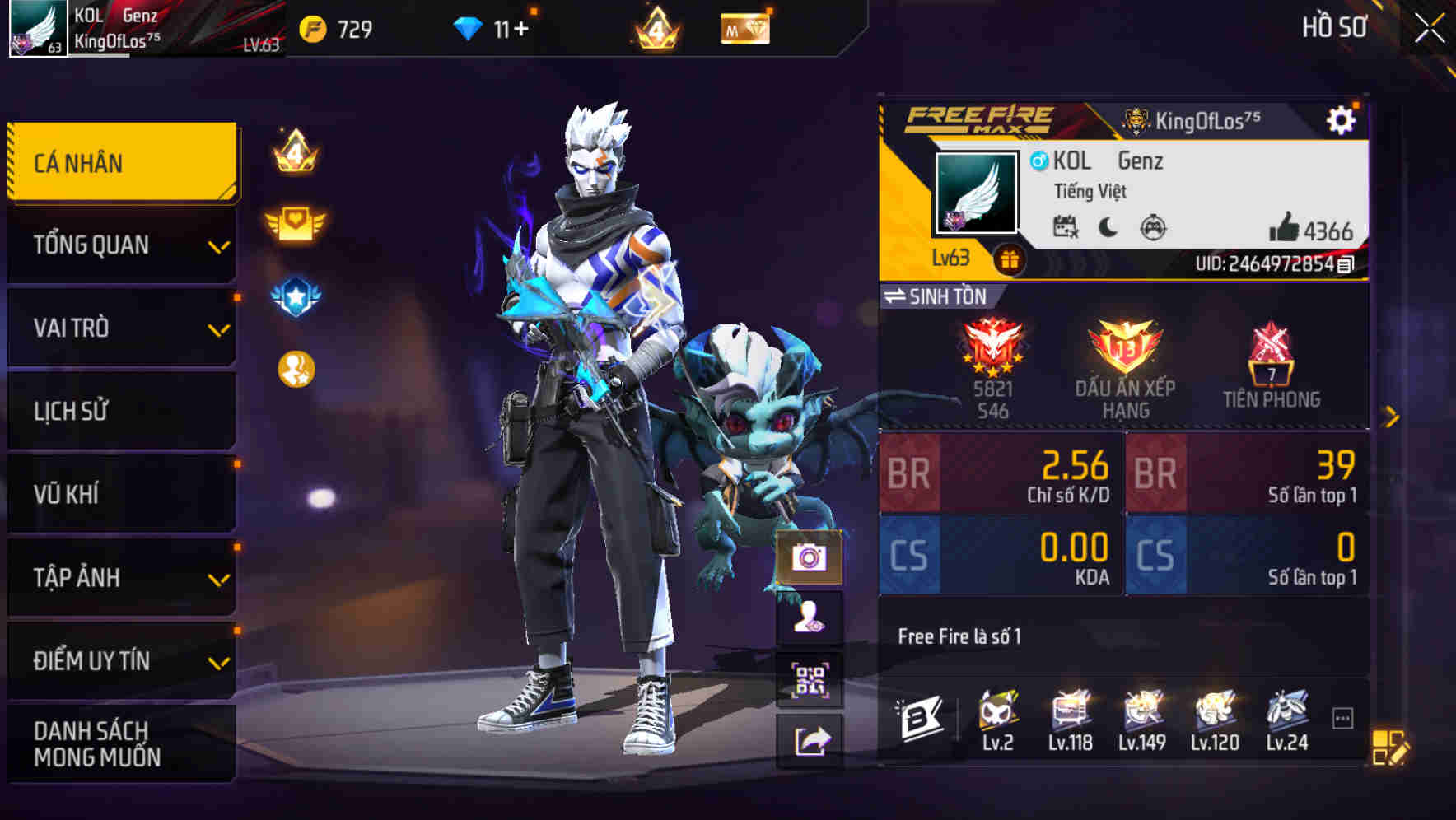Open the camera screenshot tool

pyautogui.click(x=810, y=560)
